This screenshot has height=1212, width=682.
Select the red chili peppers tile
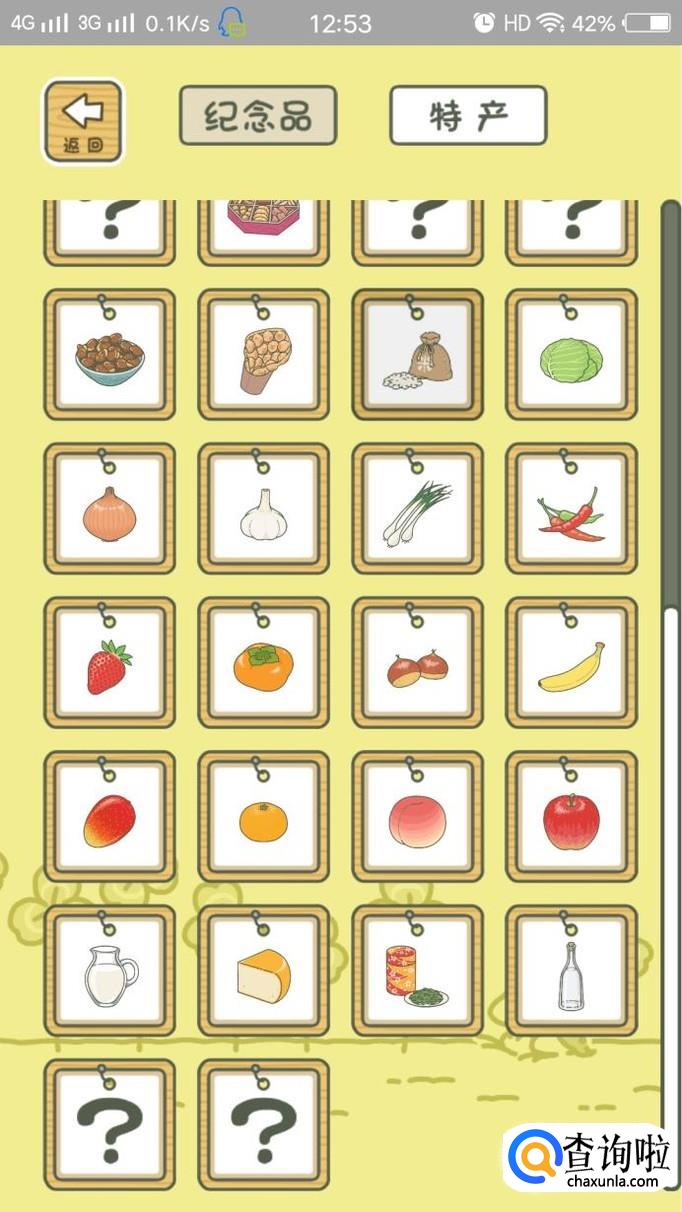tap(571, 510)
